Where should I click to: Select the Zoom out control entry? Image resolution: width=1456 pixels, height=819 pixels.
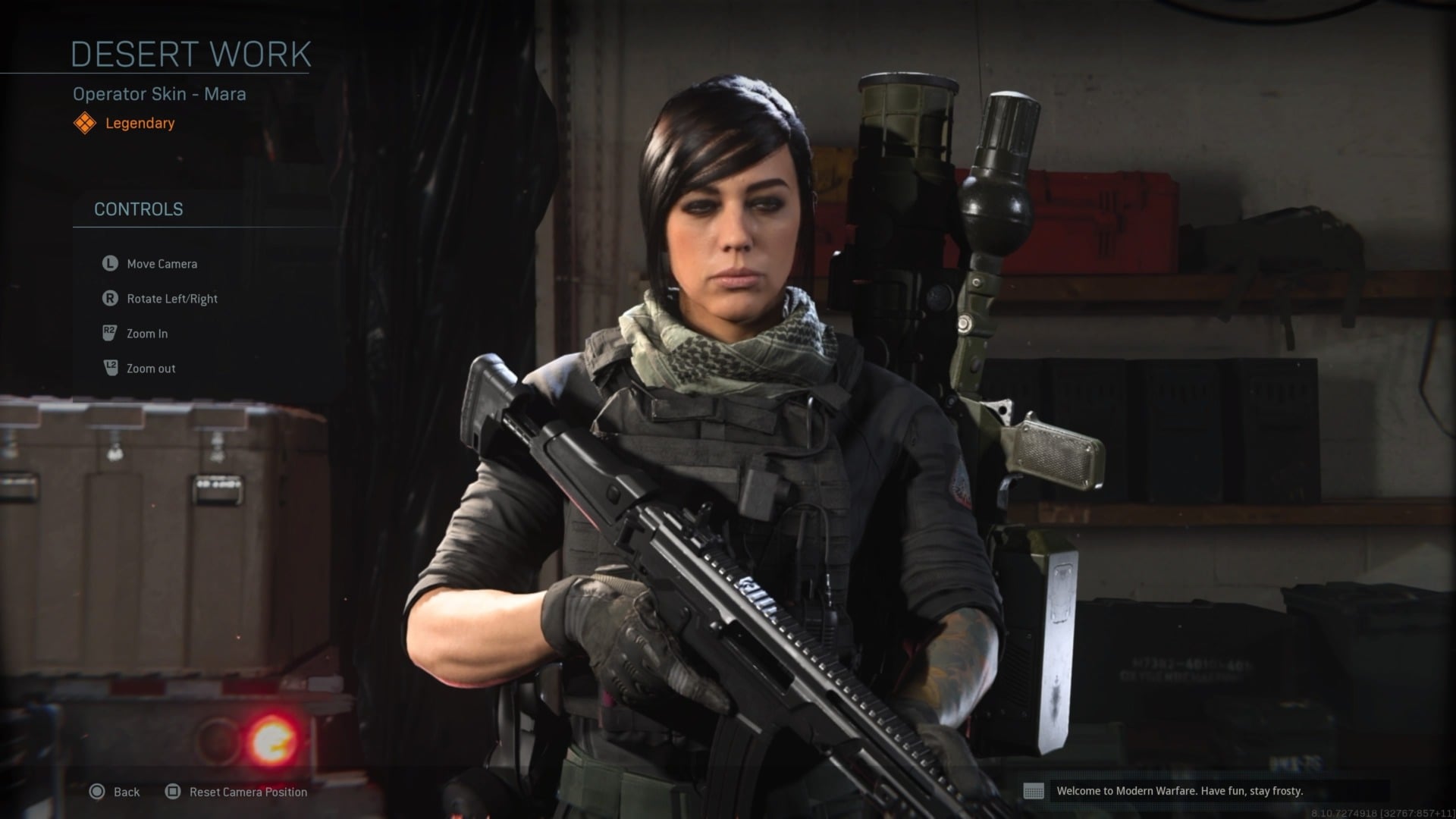pyautogui.click(x=150, y=368)
